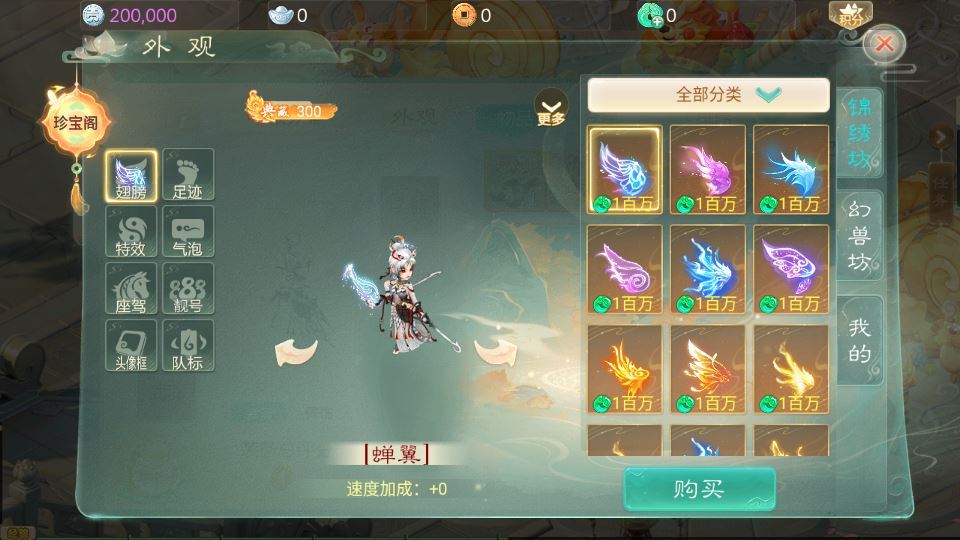Choose the 气泡 chat bubble category

[188, 233]
